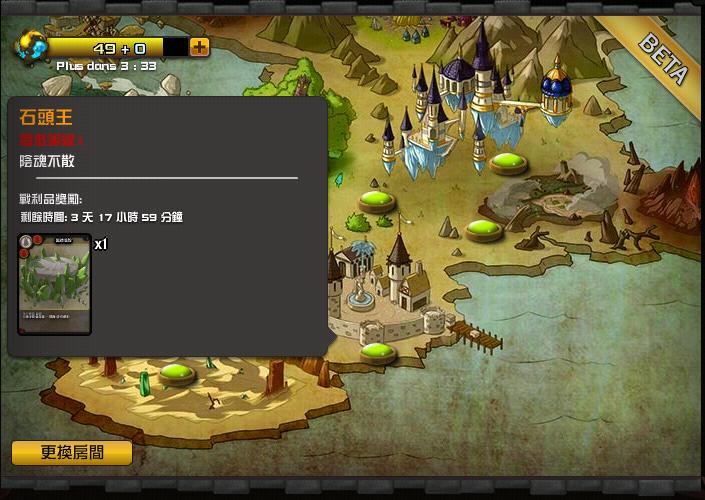The height and width of the screenshot is (500, 705).
Task: Select the green level node on the sandy island
Action: tap(177, 374)
